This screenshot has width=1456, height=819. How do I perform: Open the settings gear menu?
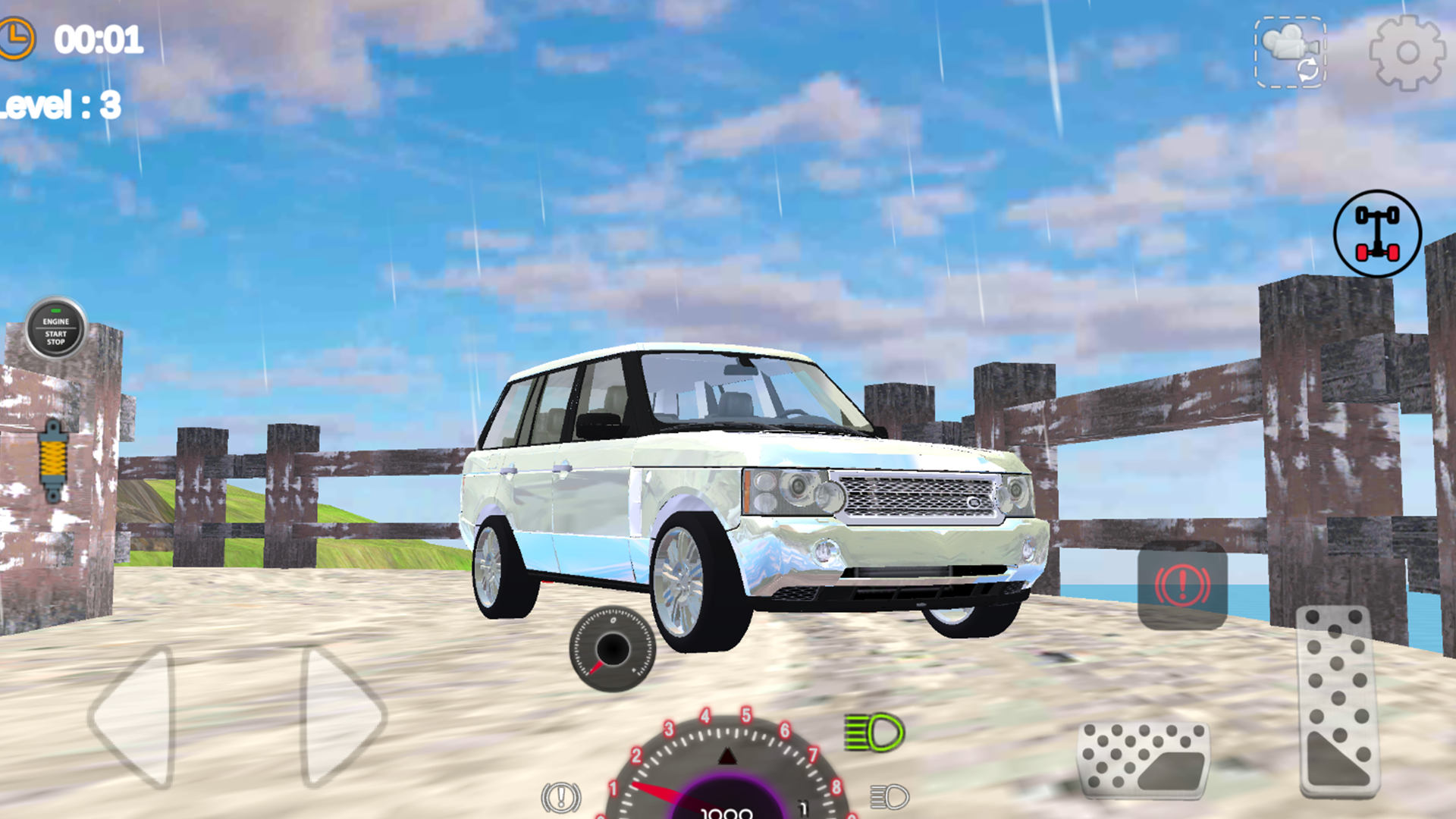click(1407, 51)
